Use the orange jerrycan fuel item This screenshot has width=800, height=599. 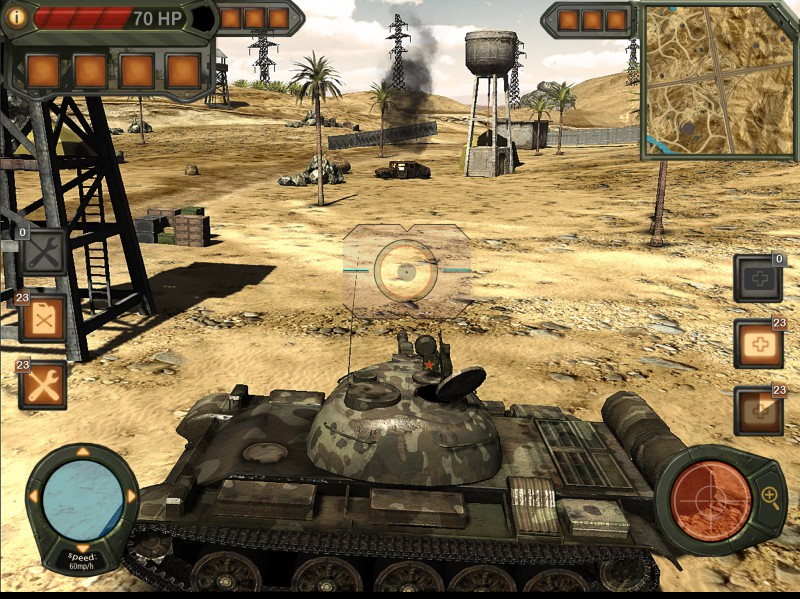coord(43,319)
